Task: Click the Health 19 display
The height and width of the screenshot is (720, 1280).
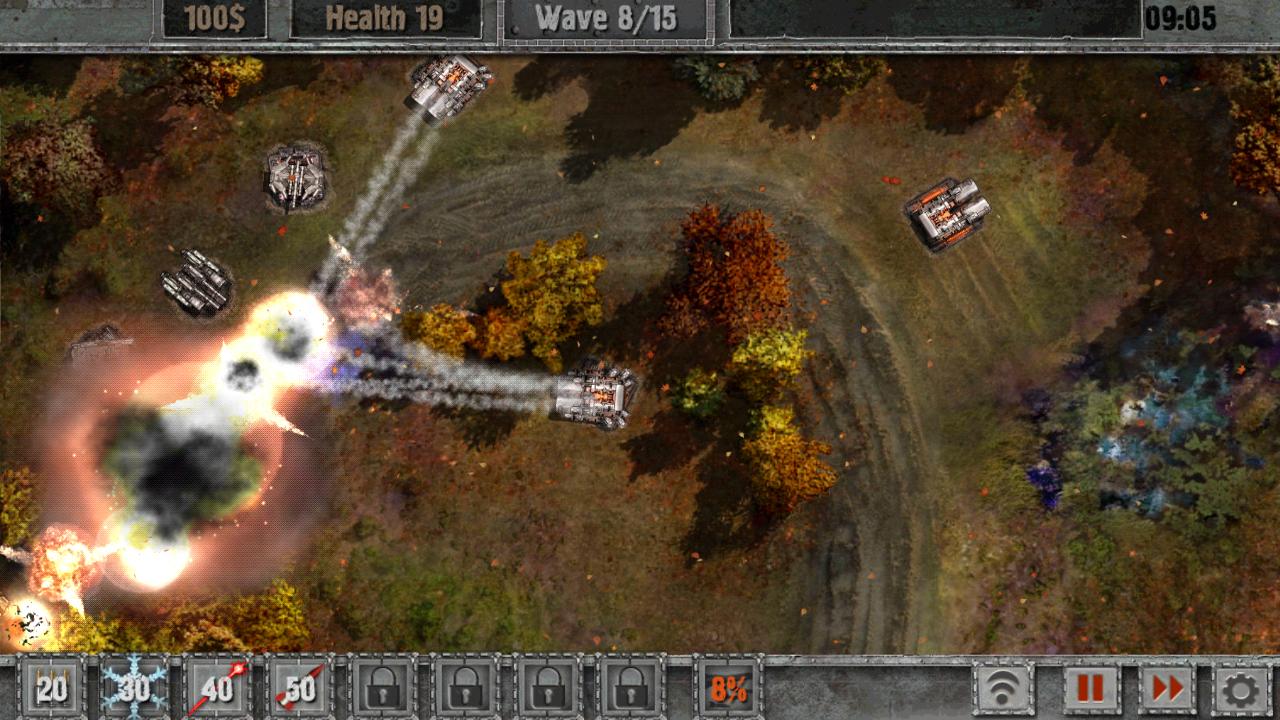Action: 388,14
